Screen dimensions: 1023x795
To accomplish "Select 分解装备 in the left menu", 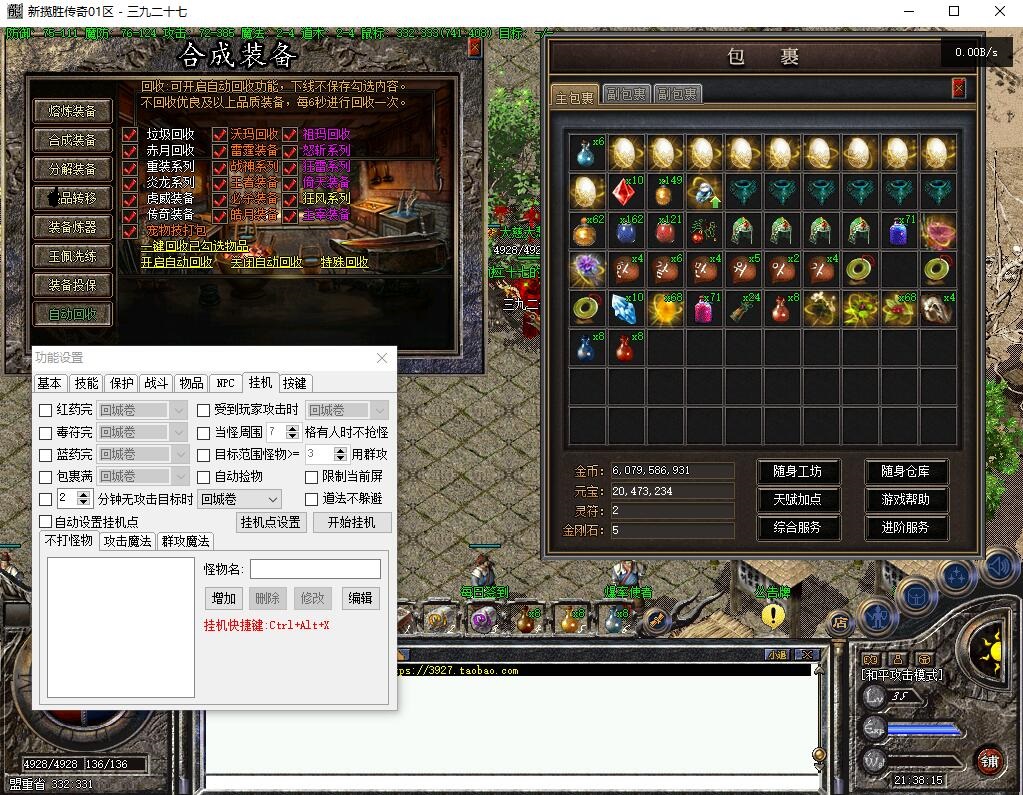I will tap(72, 169).
